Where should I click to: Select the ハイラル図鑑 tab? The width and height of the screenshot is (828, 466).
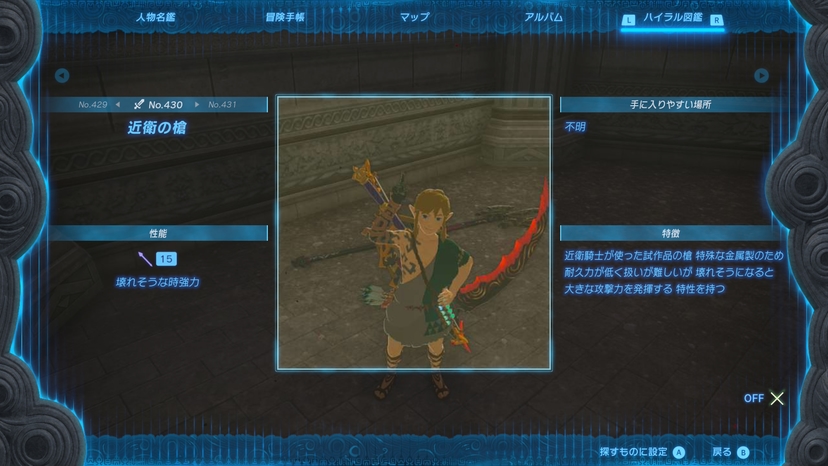pos(672,18)
